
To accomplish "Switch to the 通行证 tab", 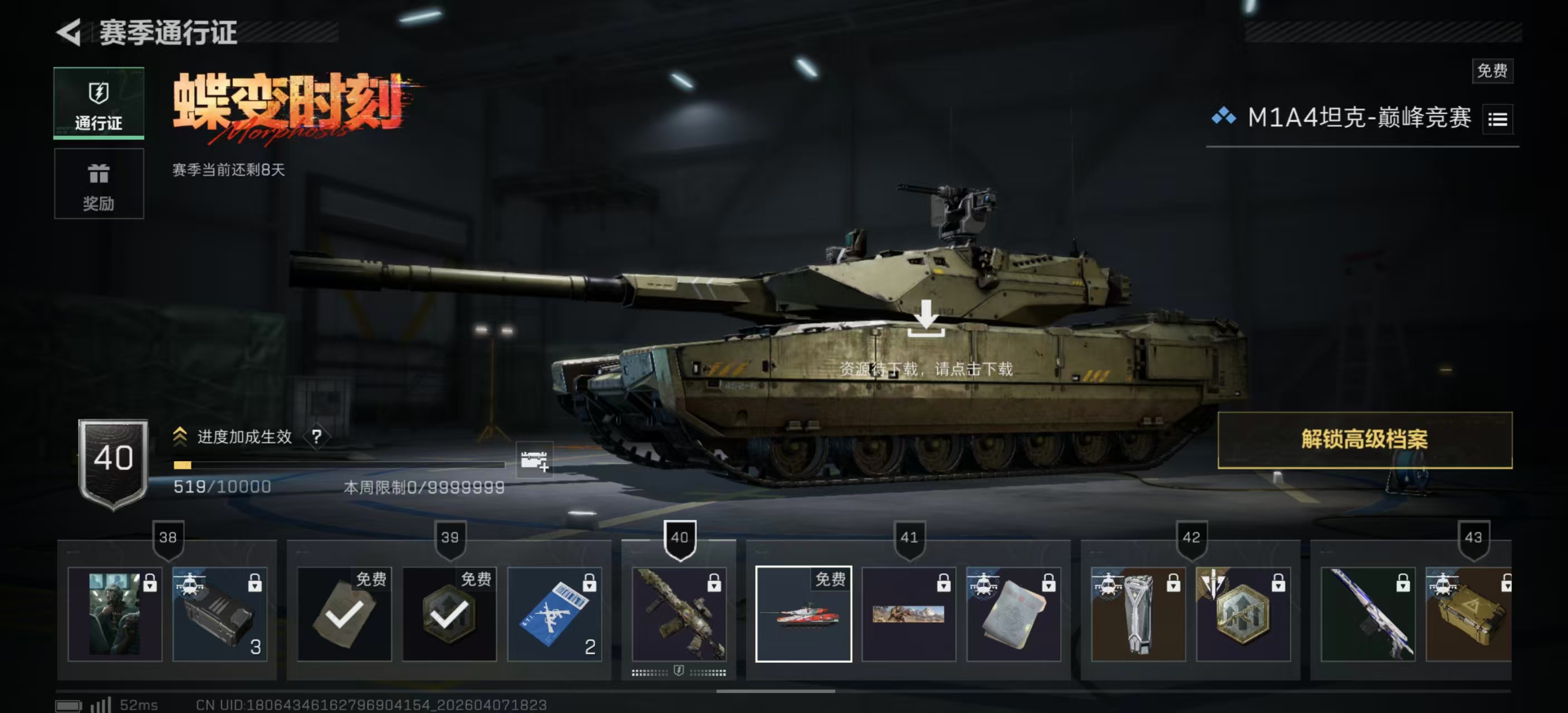I will 99,104.
